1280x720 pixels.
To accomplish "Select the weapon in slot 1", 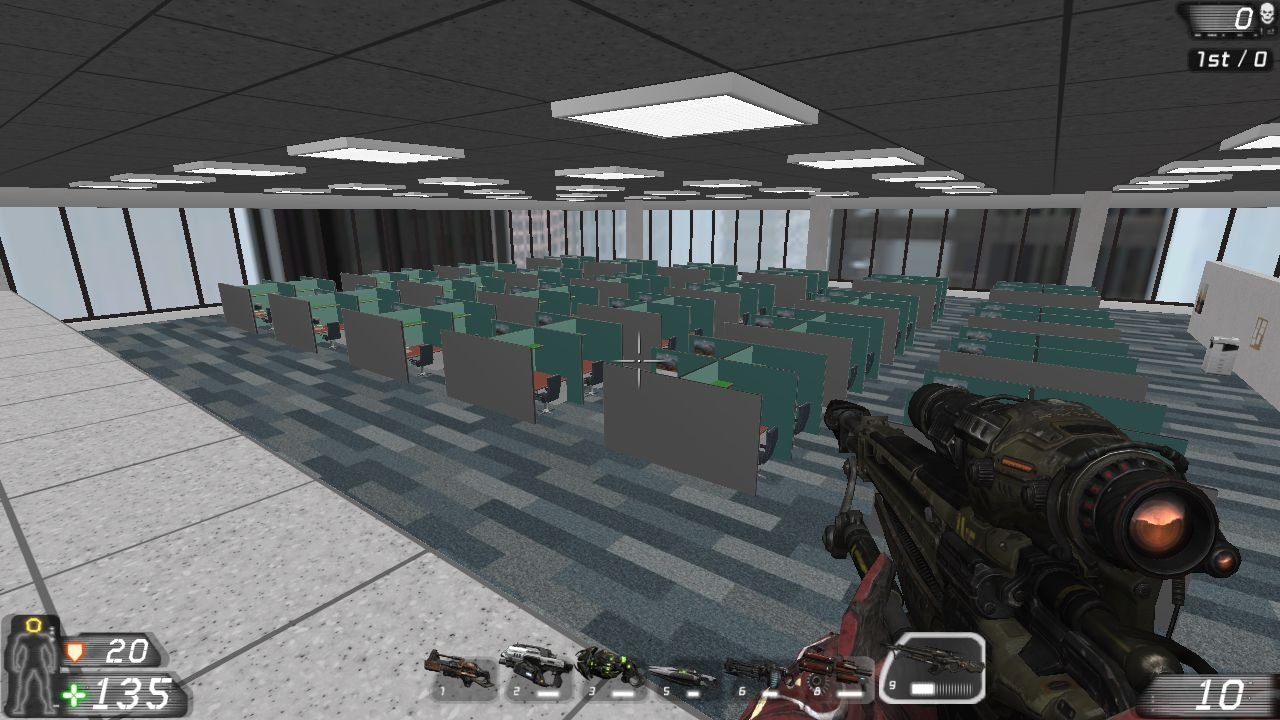I will [459, 671].
